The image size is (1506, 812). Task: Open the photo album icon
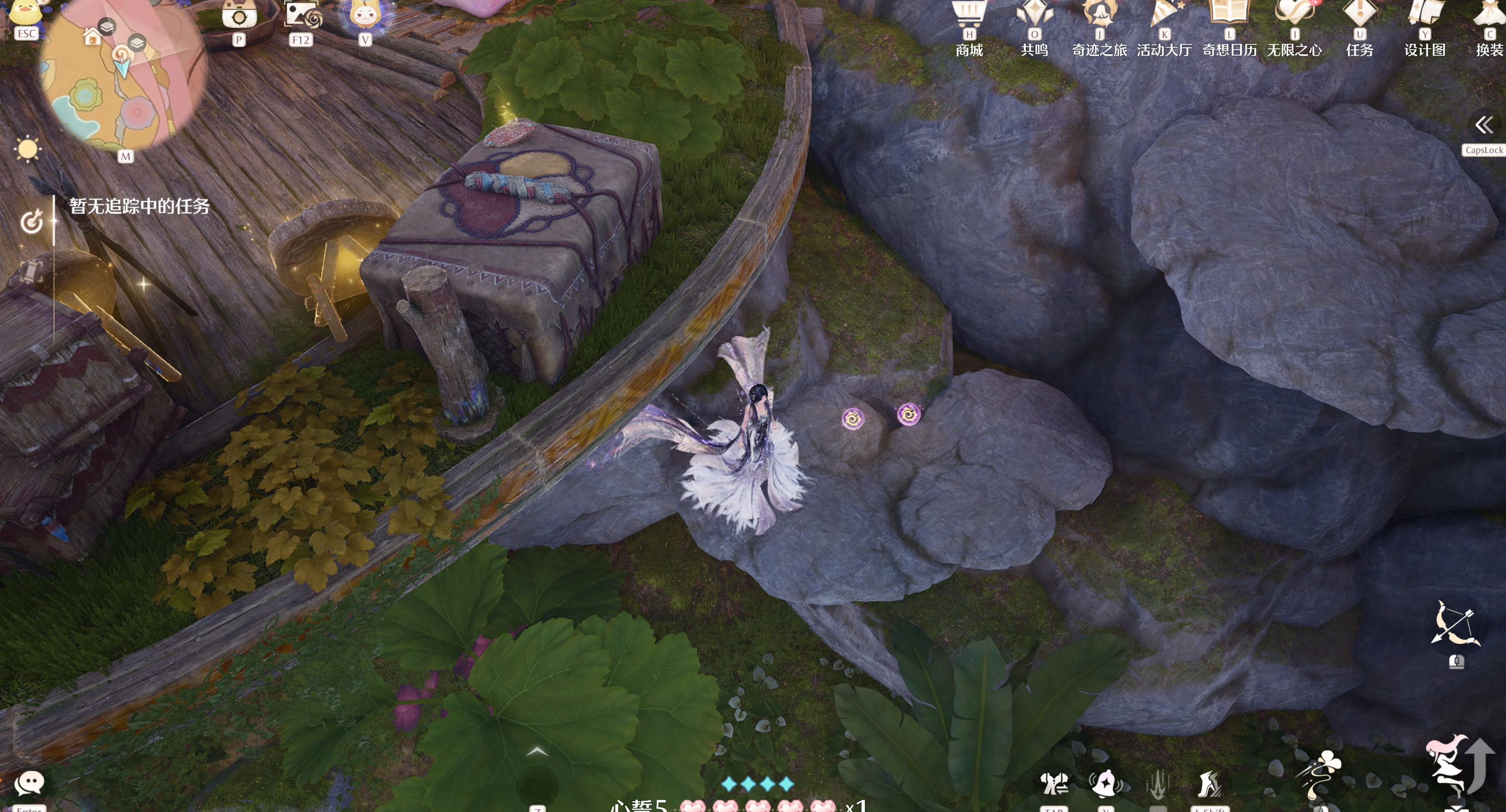(x=301, y=17)
